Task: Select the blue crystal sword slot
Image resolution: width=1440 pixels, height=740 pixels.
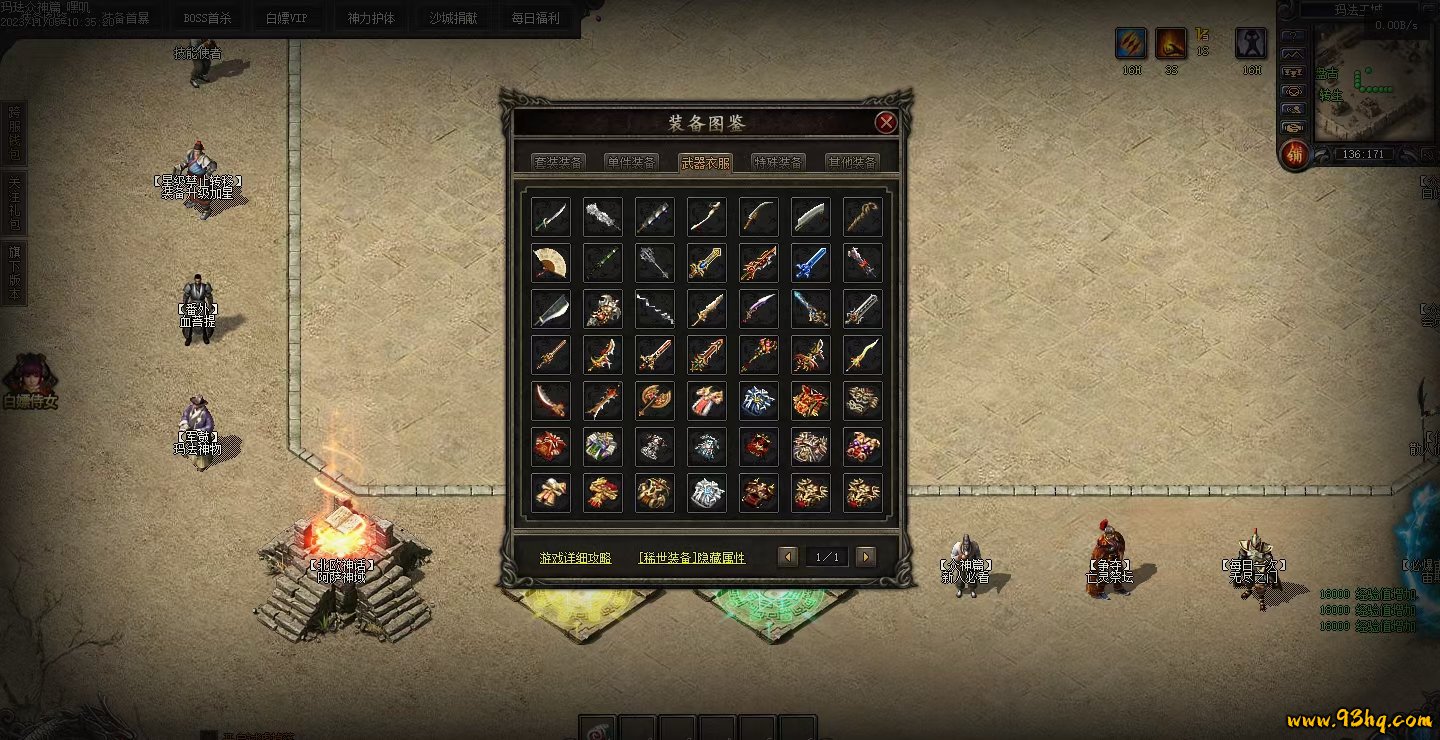Action: point(811,263)
